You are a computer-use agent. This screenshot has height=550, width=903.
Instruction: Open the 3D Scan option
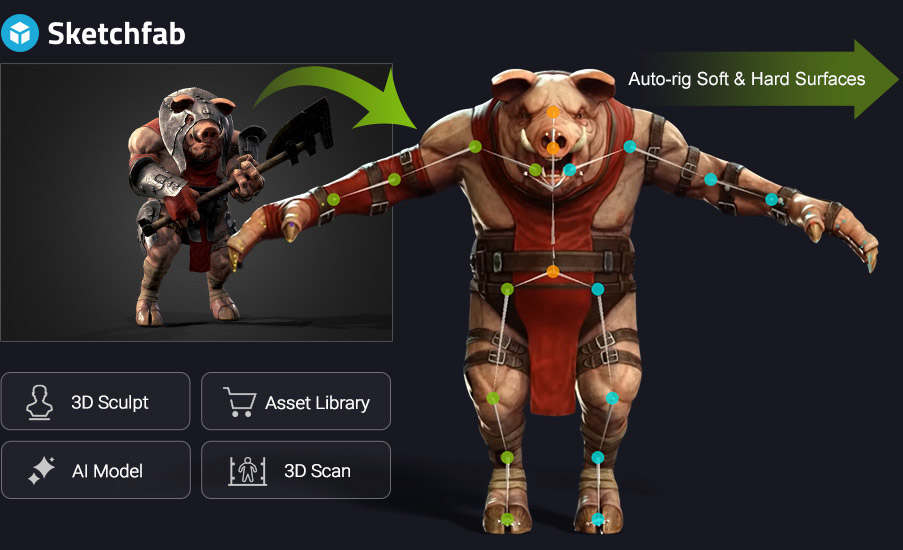pyautogui.click(x=296, y=470)
